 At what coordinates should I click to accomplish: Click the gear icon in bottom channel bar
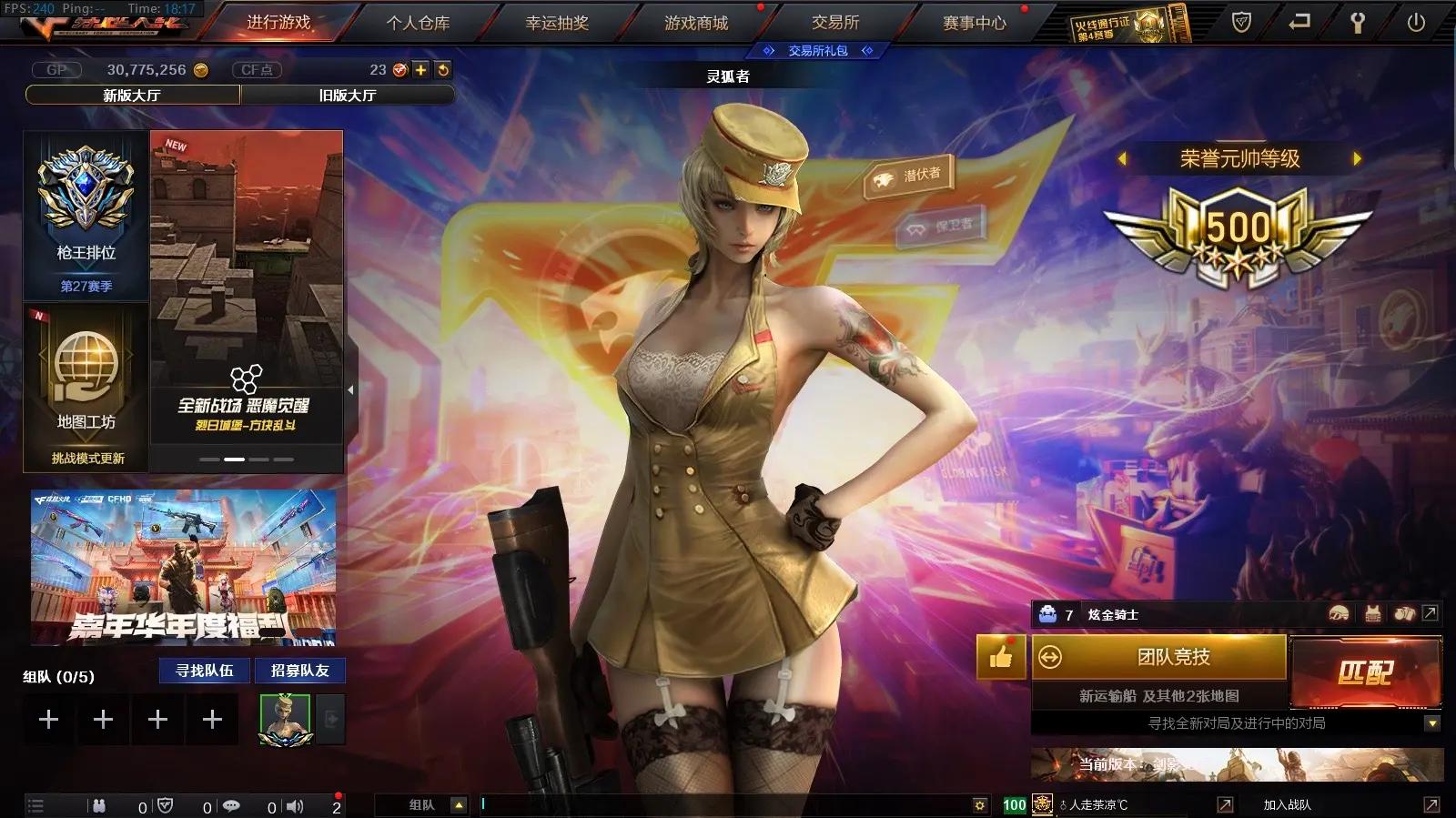tap(979, 804)
